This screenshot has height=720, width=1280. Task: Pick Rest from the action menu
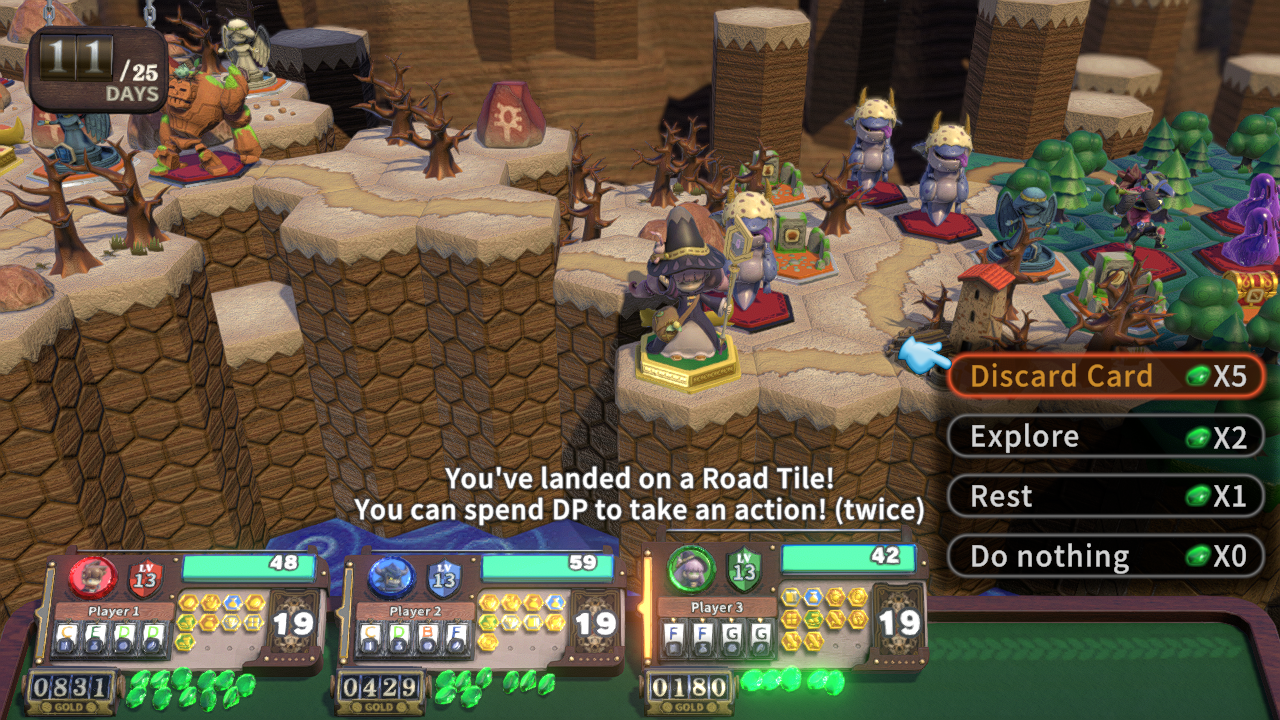click(1104, 497)
